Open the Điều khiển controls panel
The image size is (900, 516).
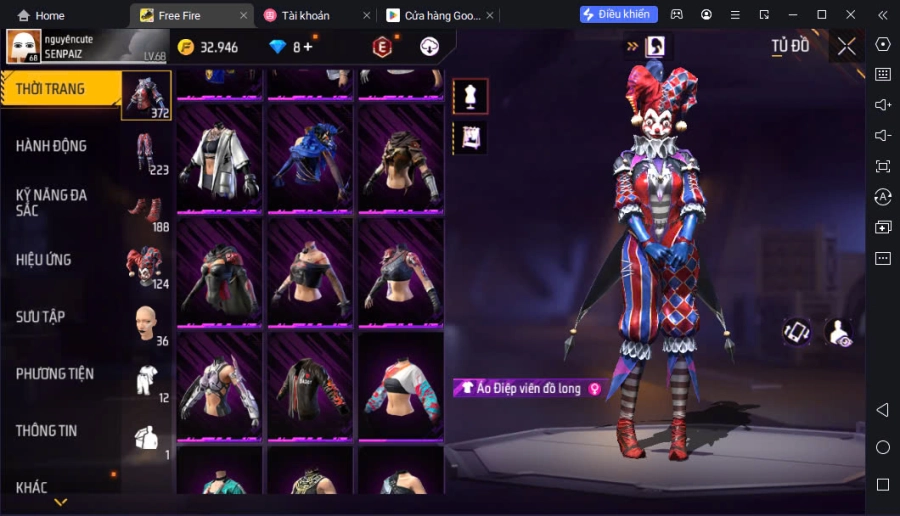pyautogui.click(x=618, y=14)
